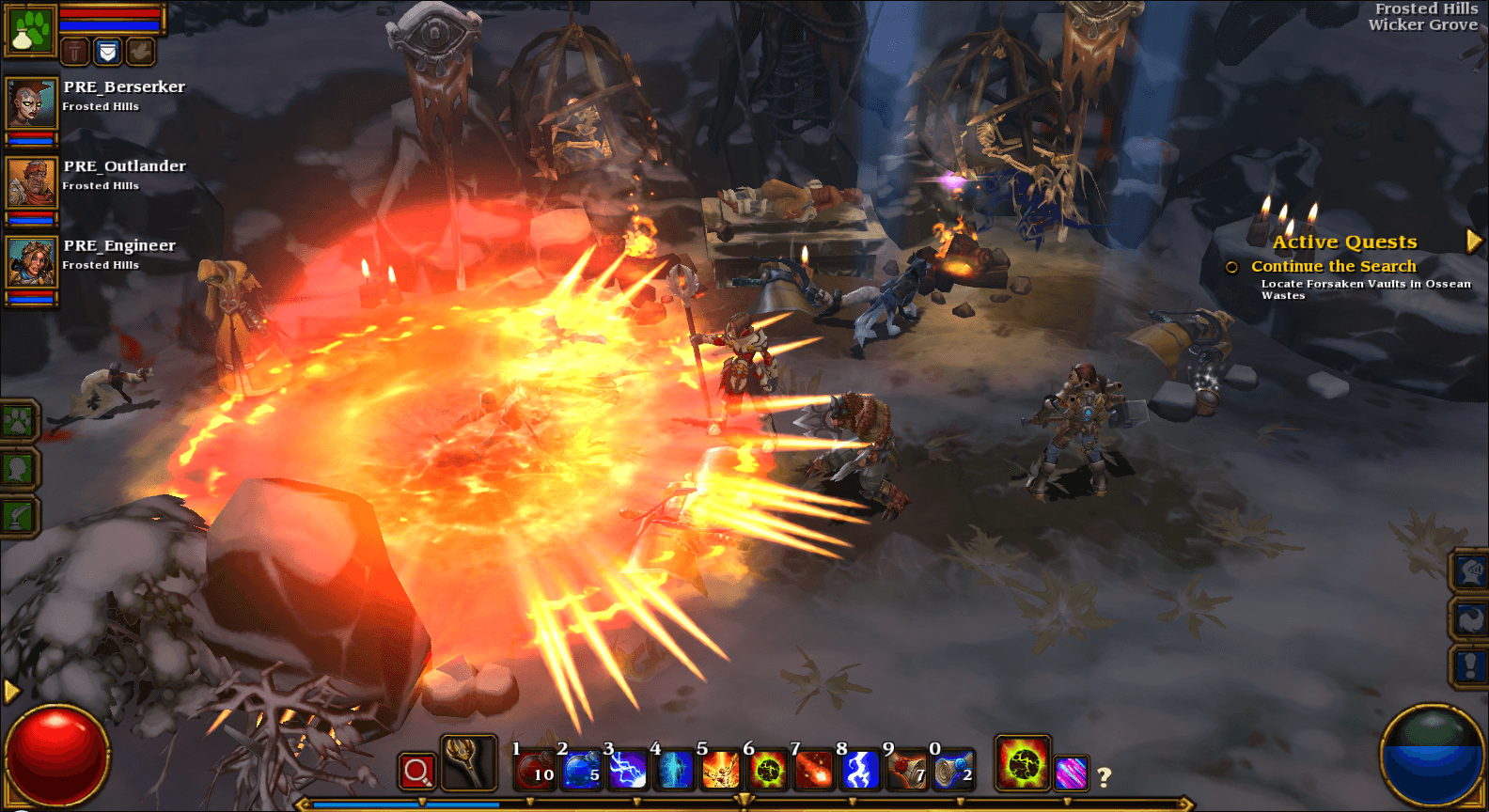The width and height of the screenshot is (1489, 812).
Task: Click the bird icon below the pet bars
Action: pos(140,52)
